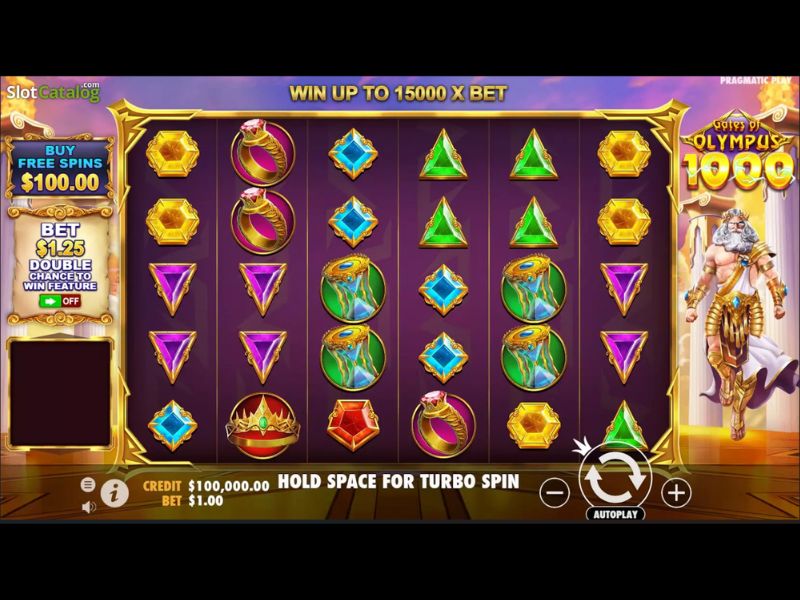
Task: Spin the reels
Action: [615, 479]
